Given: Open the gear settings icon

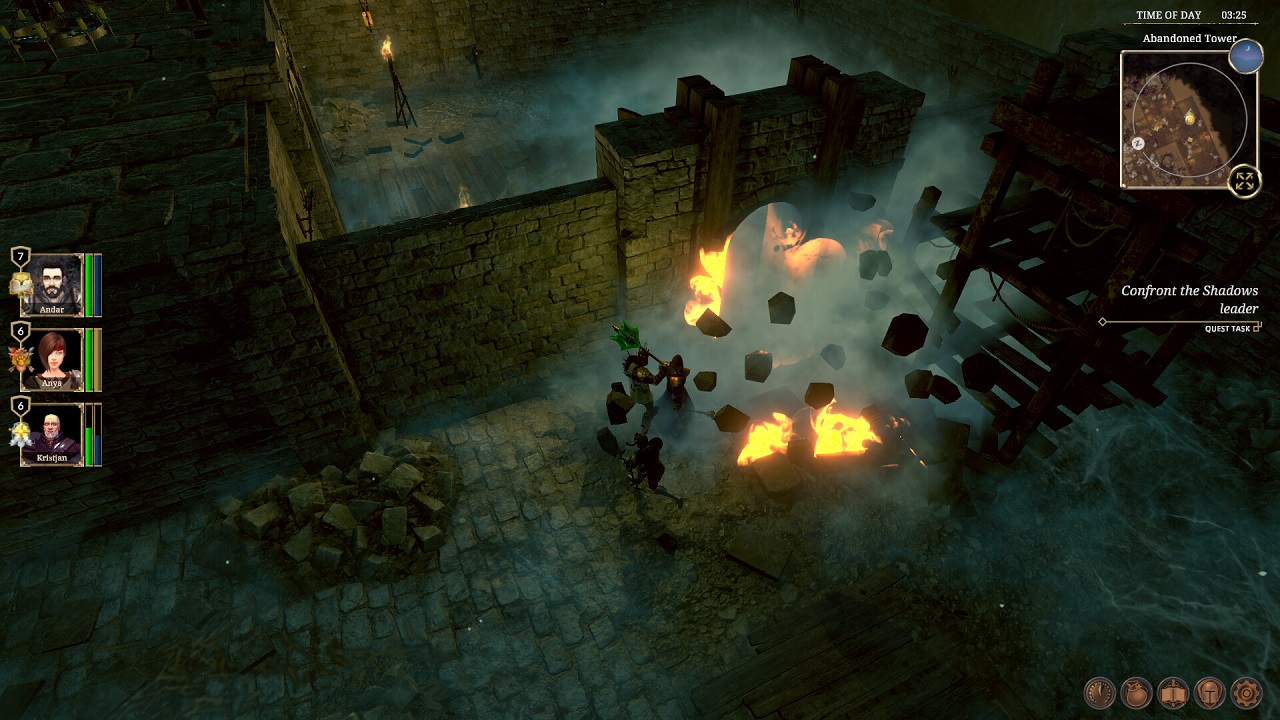Looking at the screenshot, I should click(x=1246, y=693).
